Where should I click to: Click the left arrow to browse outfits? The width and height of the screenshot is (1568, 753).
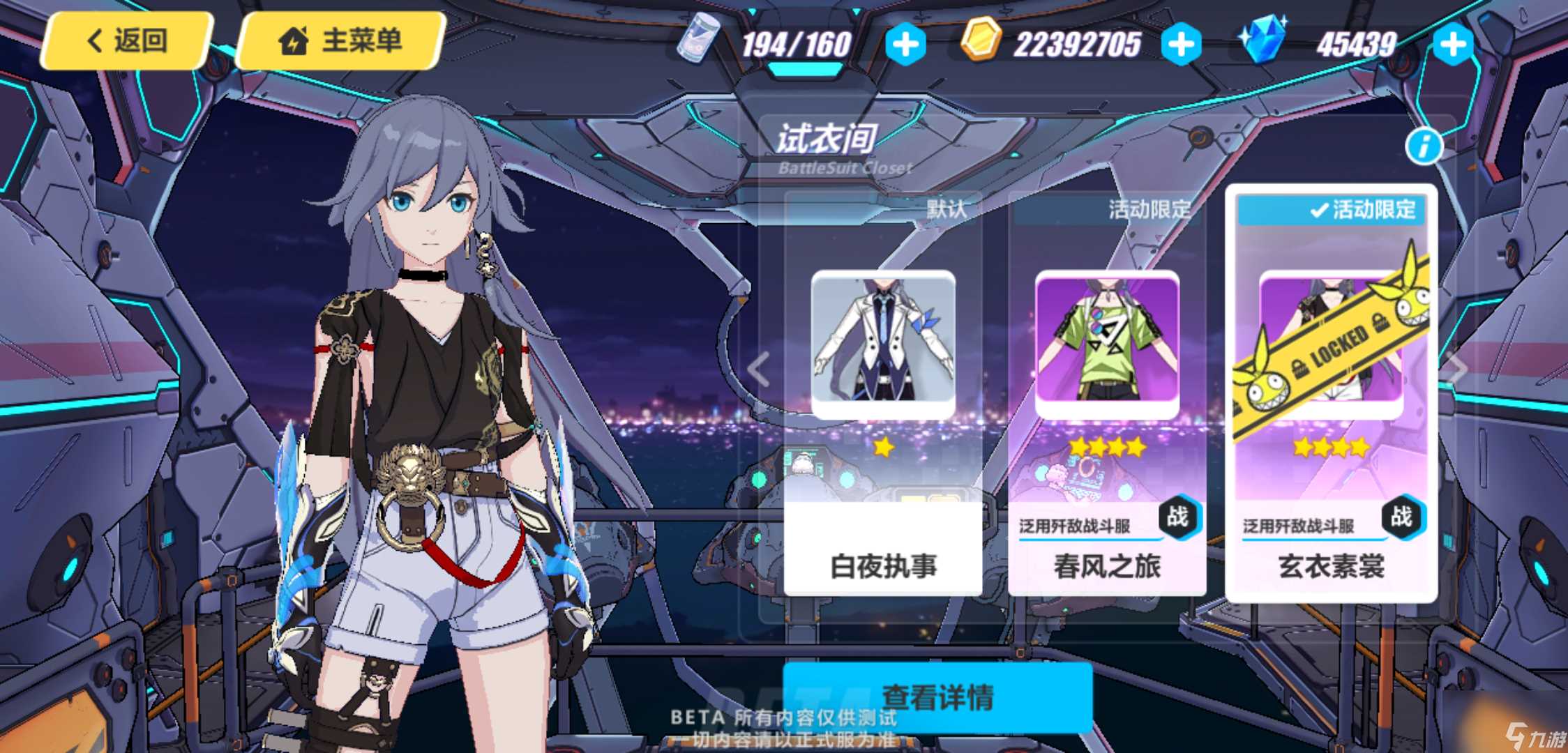pyautogui.click(x=757, y=370)
